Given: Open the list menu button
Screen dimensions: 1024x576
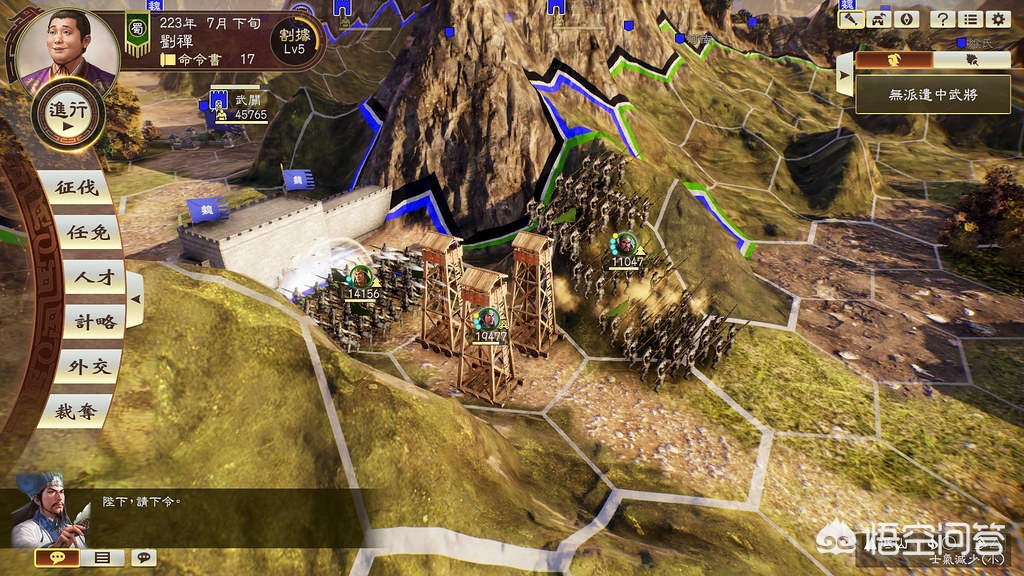Looking at the screenshot, I should point(969,18).
